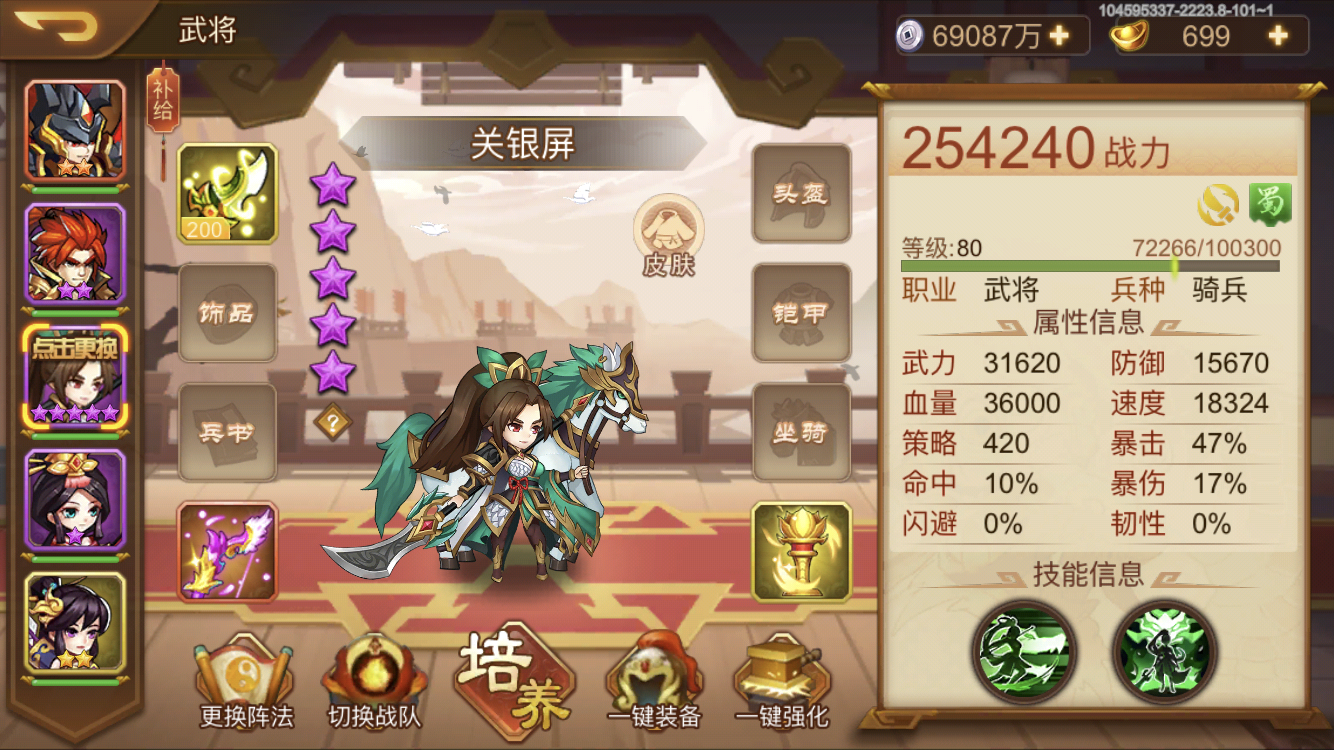
Task: Click the 兵书 war manual slot
Action: 226,430
